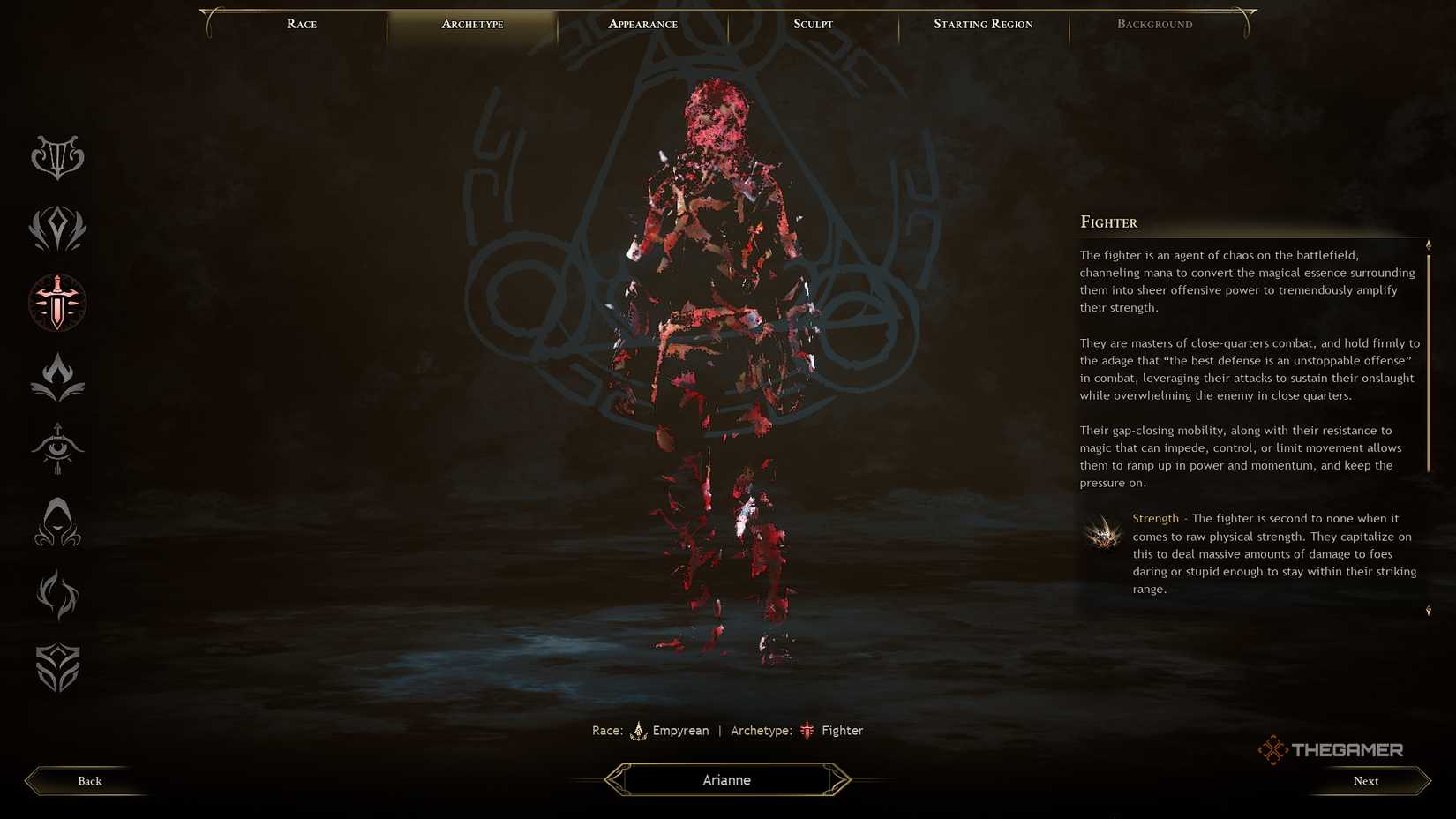The image size is (1456, 819).
Task: Select the hooded figure archetype icon
Action: click(56, 522)
